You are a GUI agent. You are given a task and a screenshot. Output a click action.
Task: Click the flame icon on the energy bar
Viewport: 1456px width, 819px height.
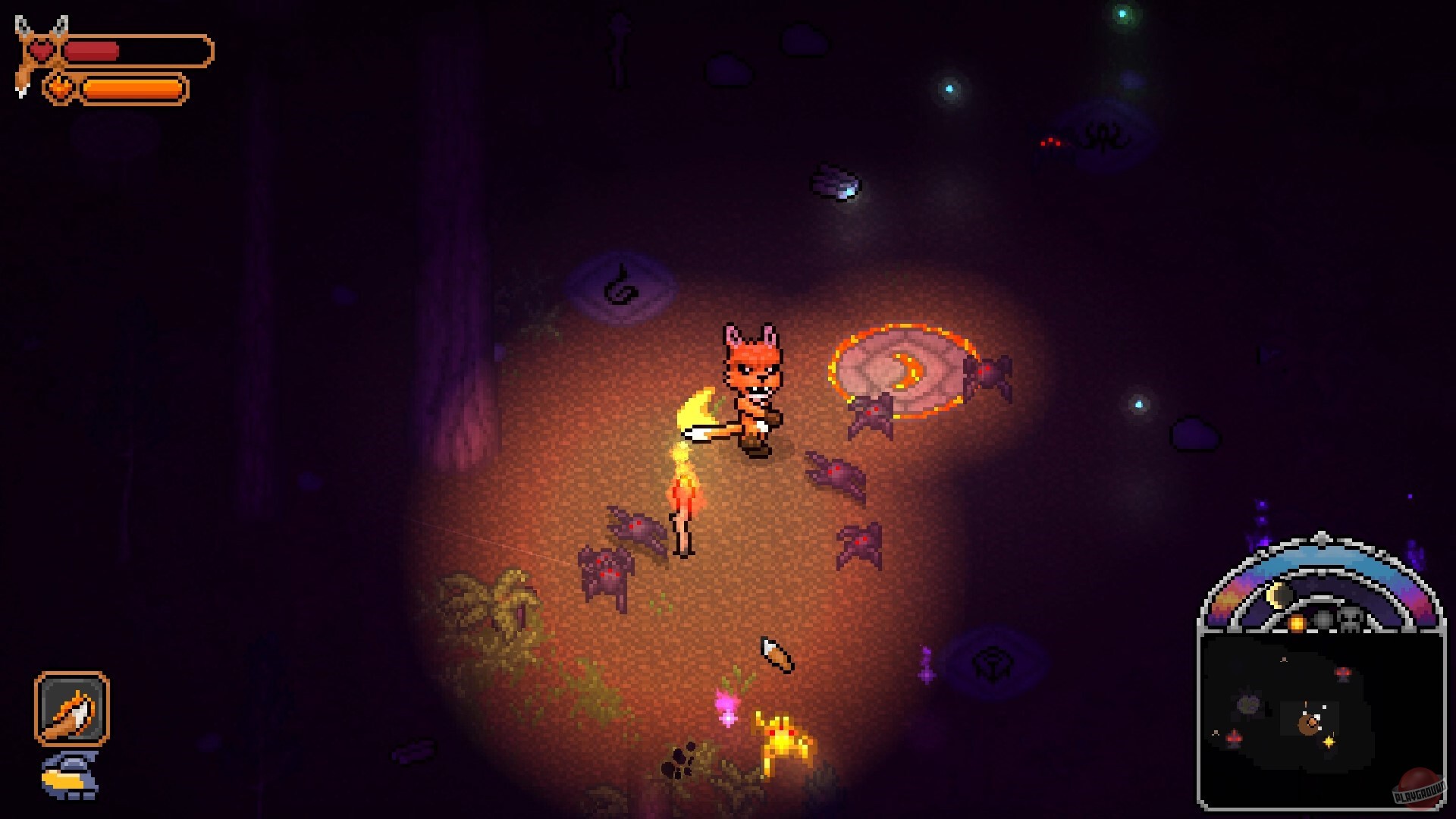pyautogui.click(x=61, y=86)
